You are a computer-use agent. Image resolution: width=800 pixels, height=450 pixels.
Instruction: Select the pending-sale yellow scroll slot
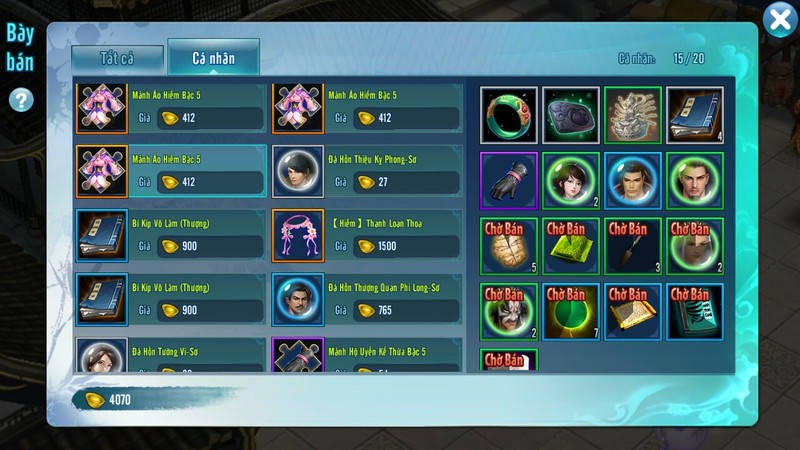[633, 311]
